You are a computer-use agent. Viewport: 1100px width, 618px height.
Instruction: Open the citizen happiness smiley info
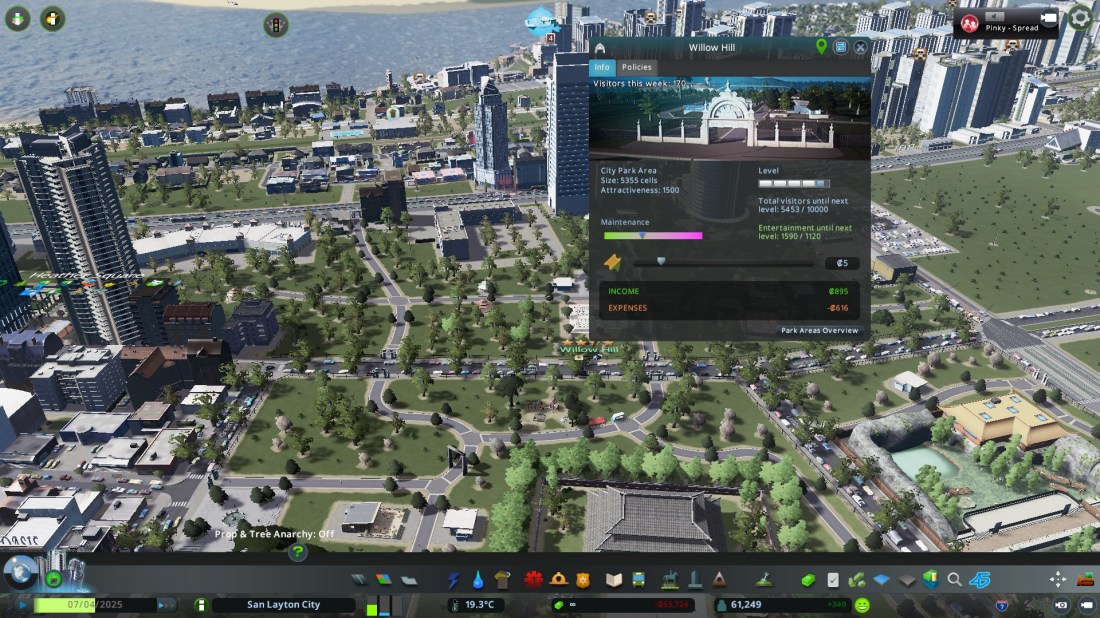862,605
